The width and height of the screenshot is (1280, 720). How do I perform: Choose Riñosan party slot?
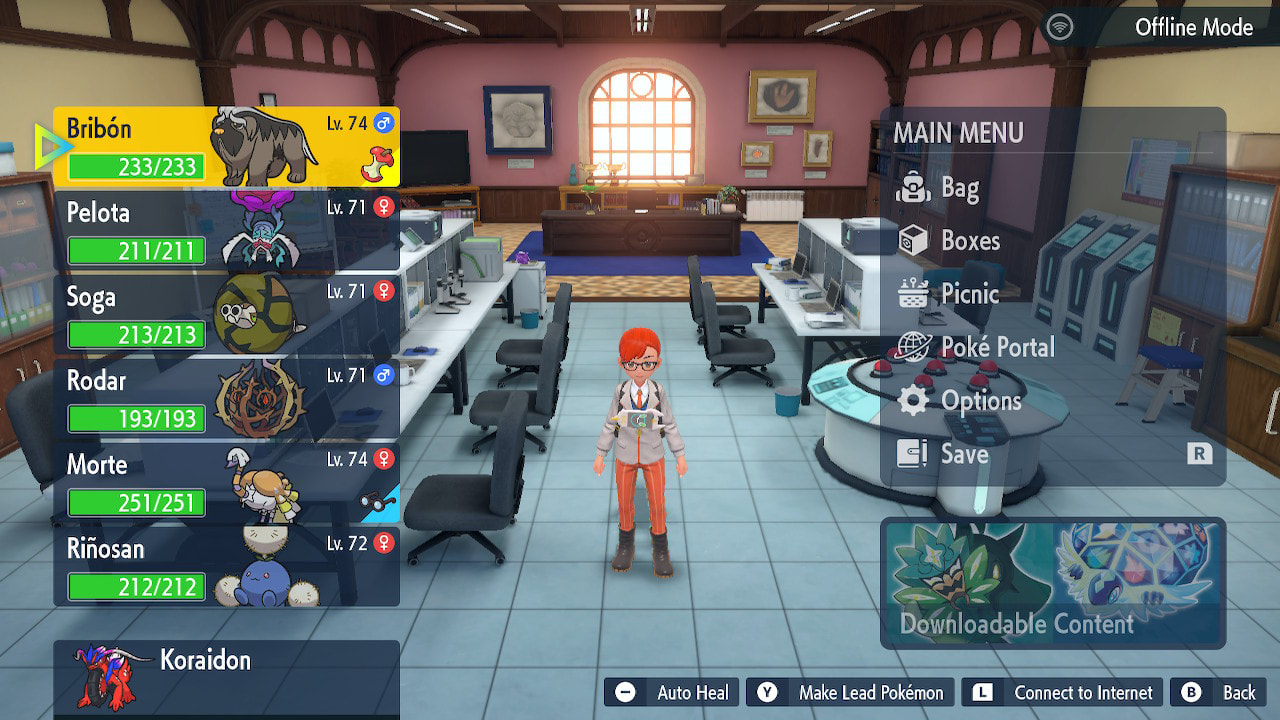(x=226, y=567)
